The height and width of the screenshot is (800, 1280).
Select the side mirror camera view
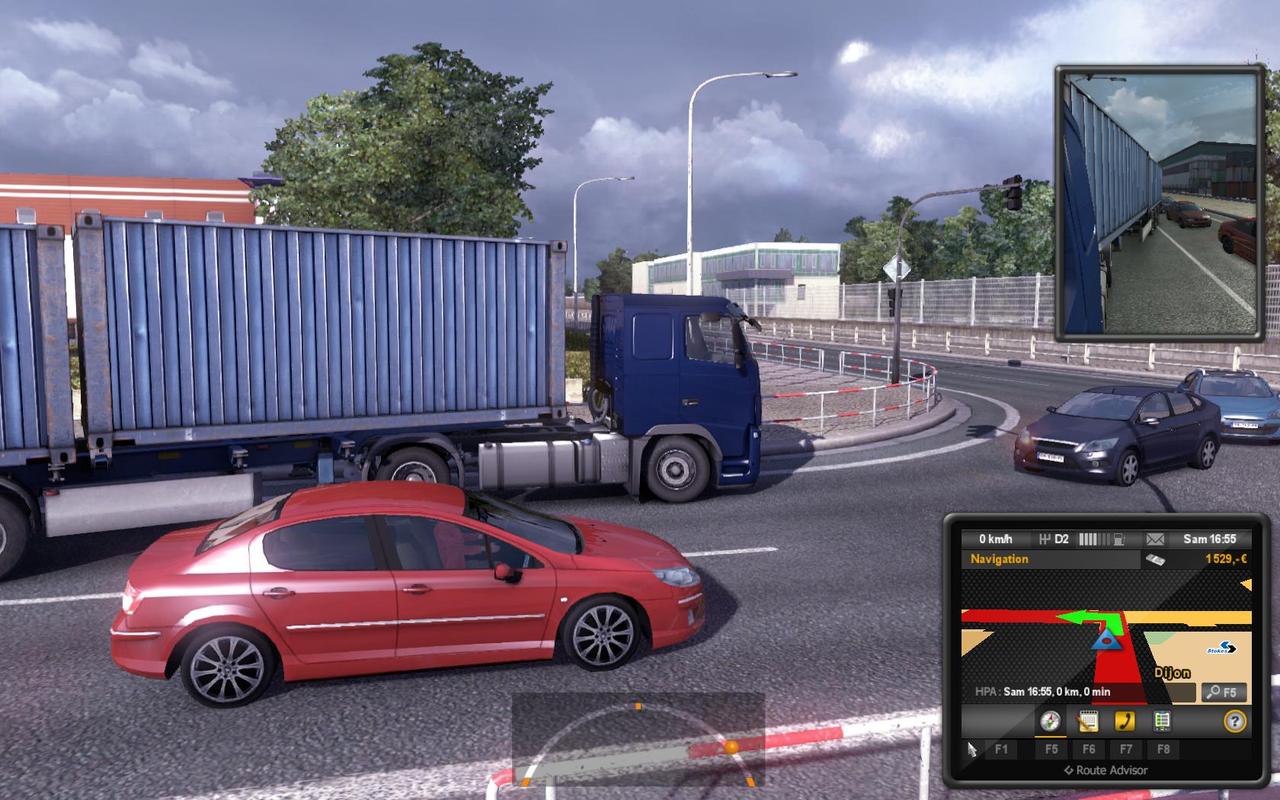(x=1160, y=203)
